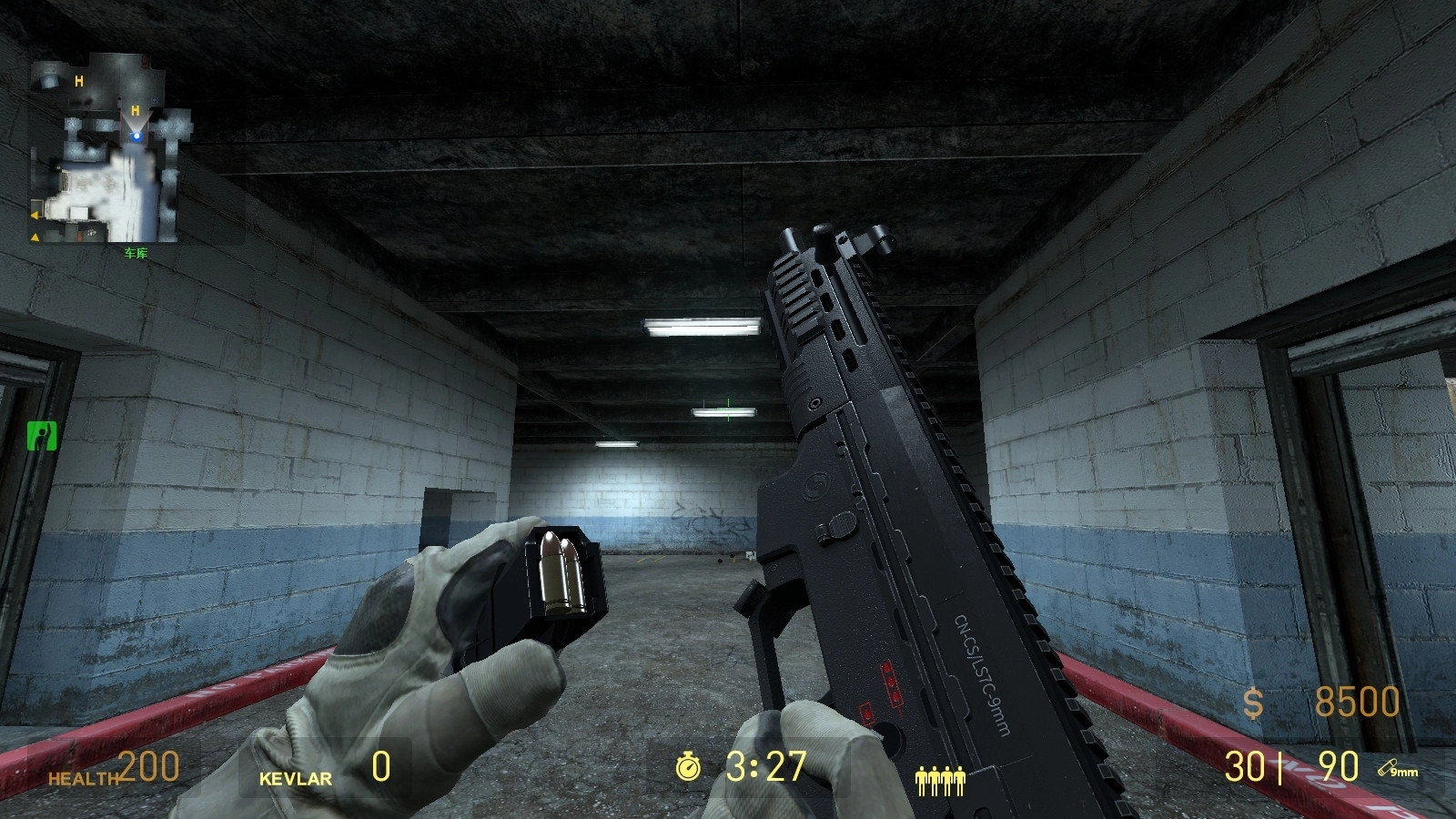
Task: Click the upper H hostage marker on radar
Action: coord(79,81)
